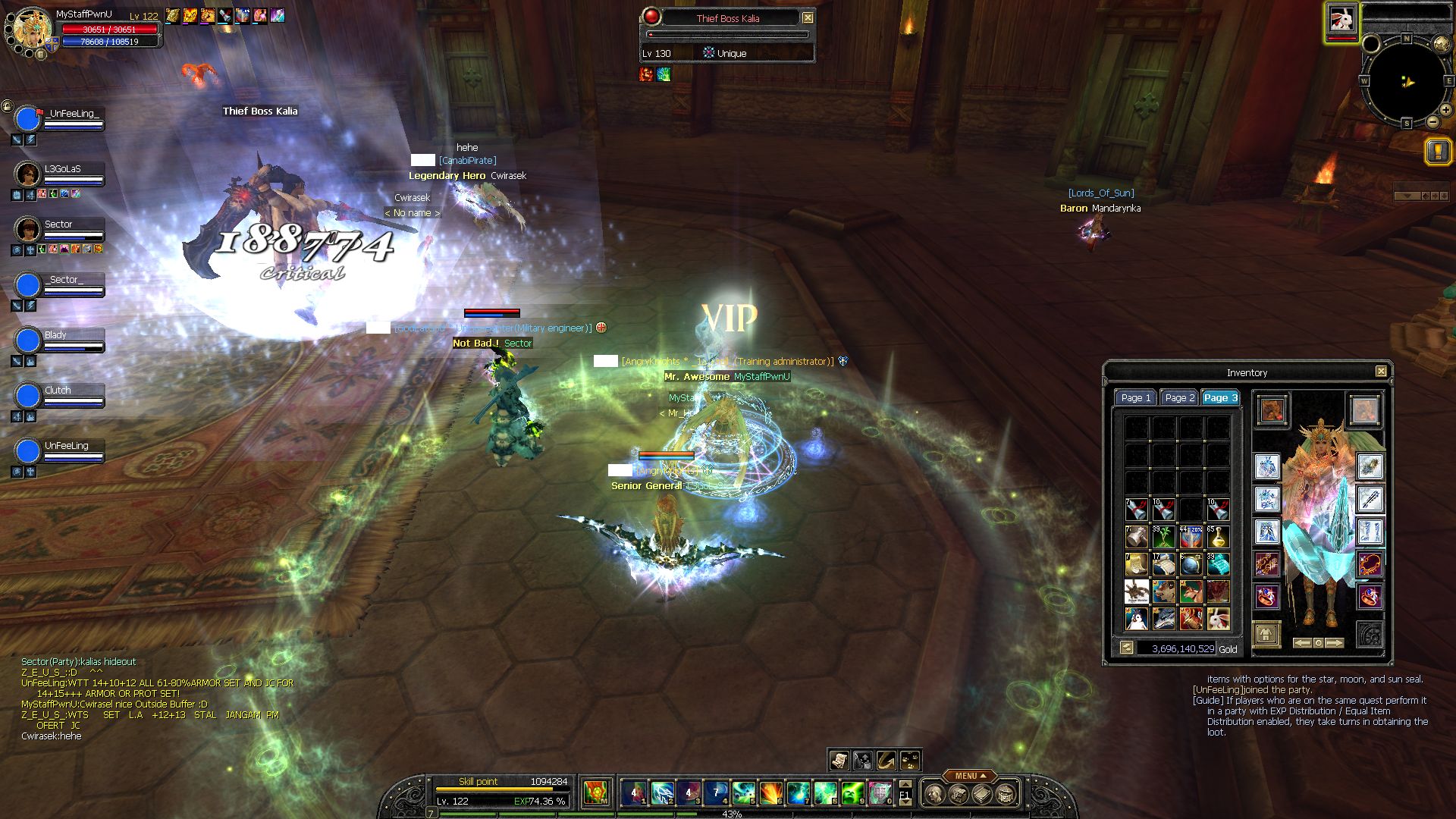Zoom out the minimap with minus button
The width and height of the screenshot is (1456, 819).
pos(1432,122)
